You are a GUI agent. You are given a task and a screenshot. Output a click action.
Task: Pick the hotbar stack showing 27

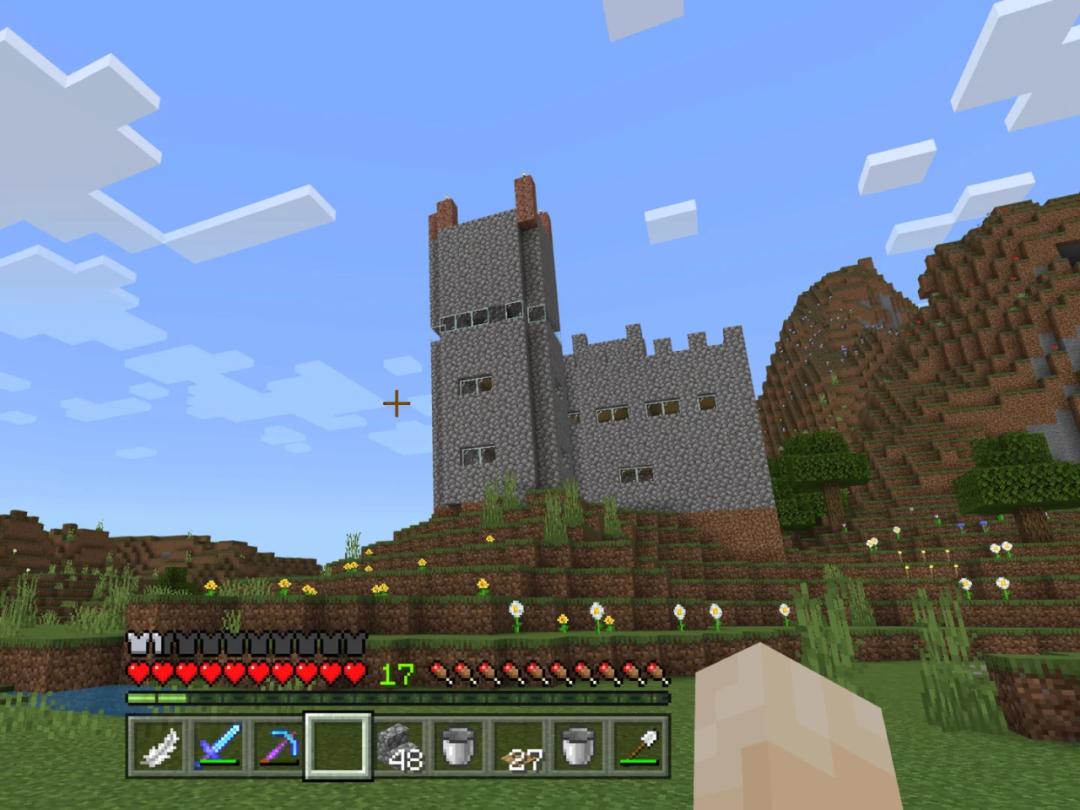tap(518, 747)
